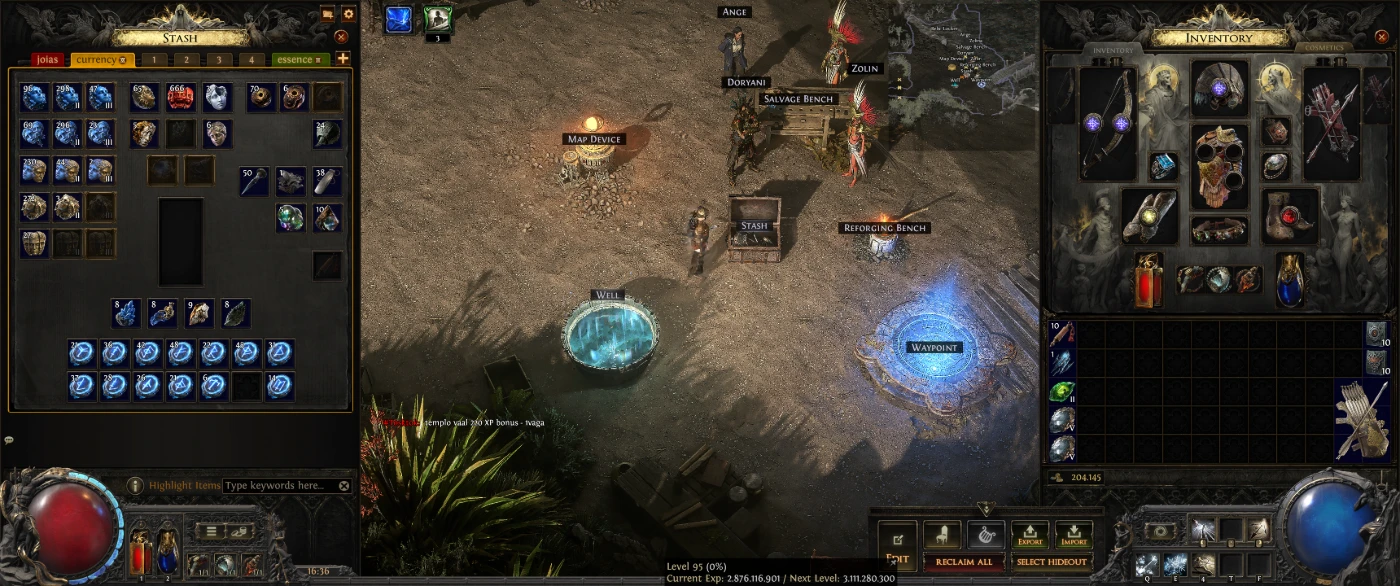Click the Highlight Items search field
Image resolution: width=1400 pixels, height=586 pixels.
pyautogui.click(x=278, y=486)
